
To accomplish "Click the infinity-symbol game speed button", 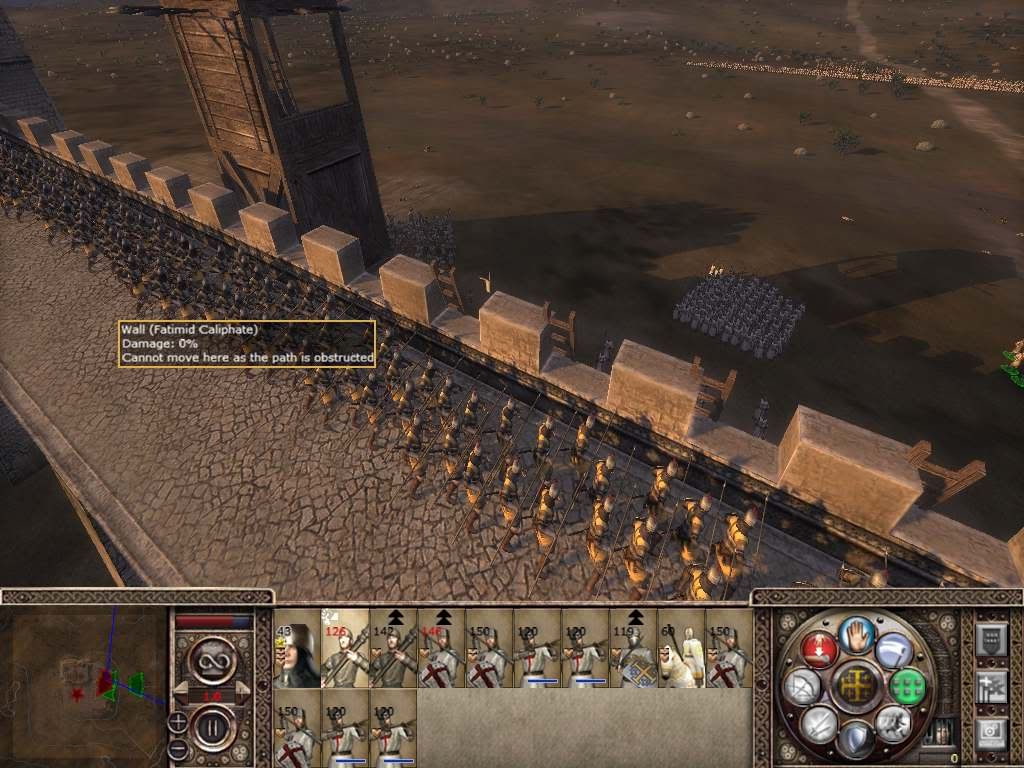I will click(212, 661).
